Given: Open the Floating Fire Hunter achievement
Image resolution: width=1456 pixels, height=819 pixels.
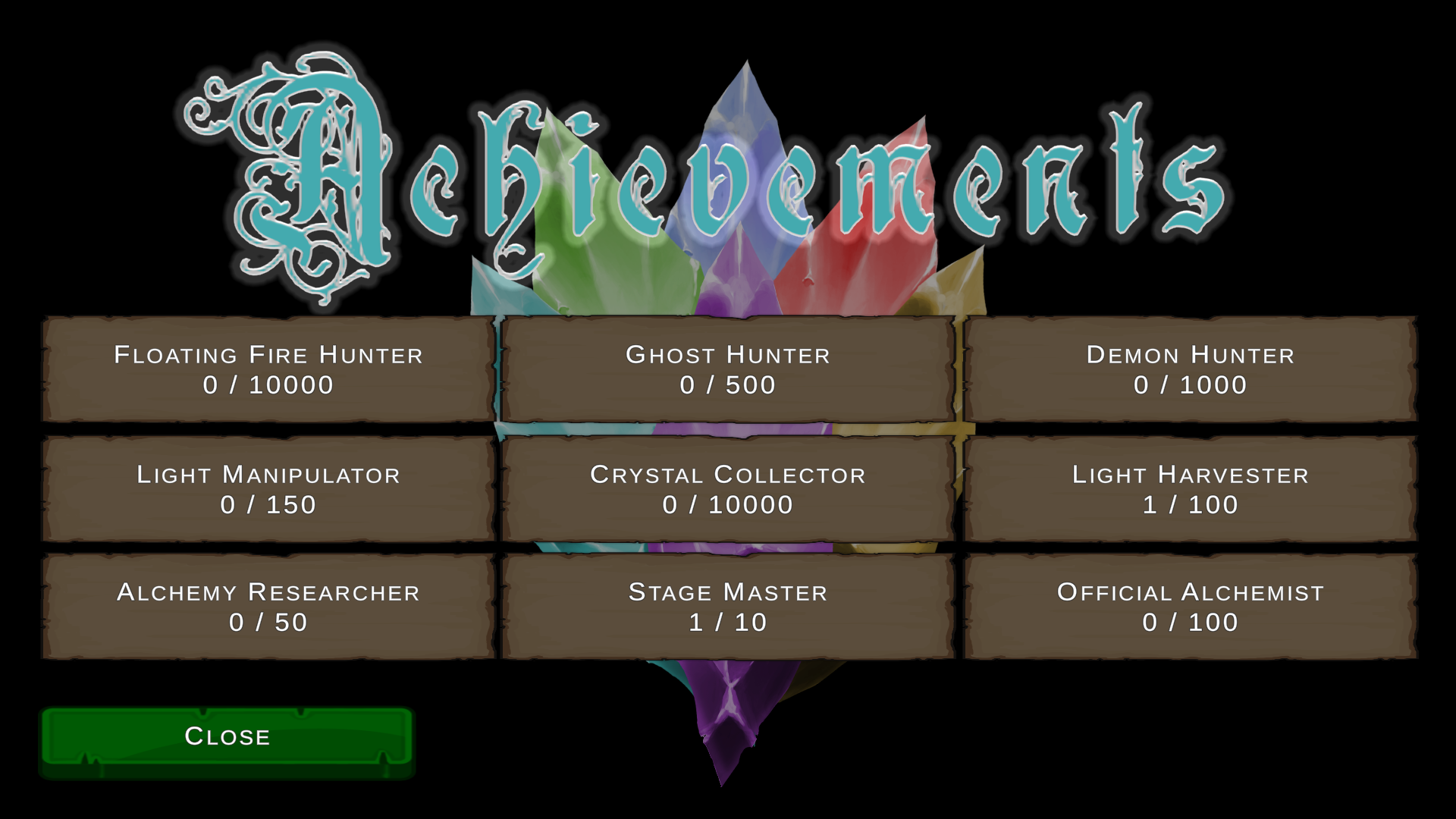Looking at the screenshot, I should coord(269,370).
